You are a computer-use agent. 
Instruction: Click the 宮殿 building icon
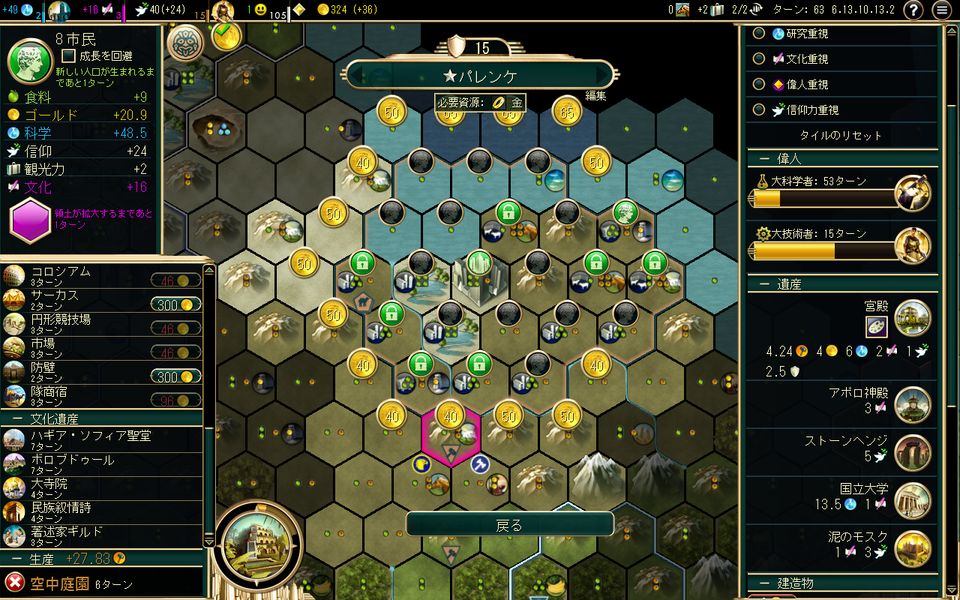[912, 318]
